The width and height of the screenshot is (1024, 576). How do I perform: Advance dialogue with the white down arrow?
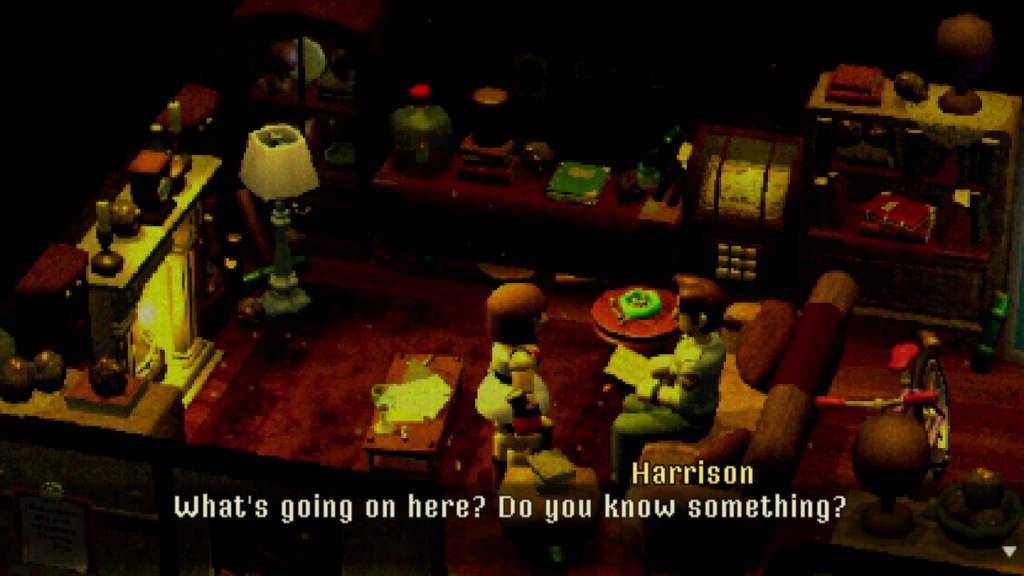coord(1008,550)
